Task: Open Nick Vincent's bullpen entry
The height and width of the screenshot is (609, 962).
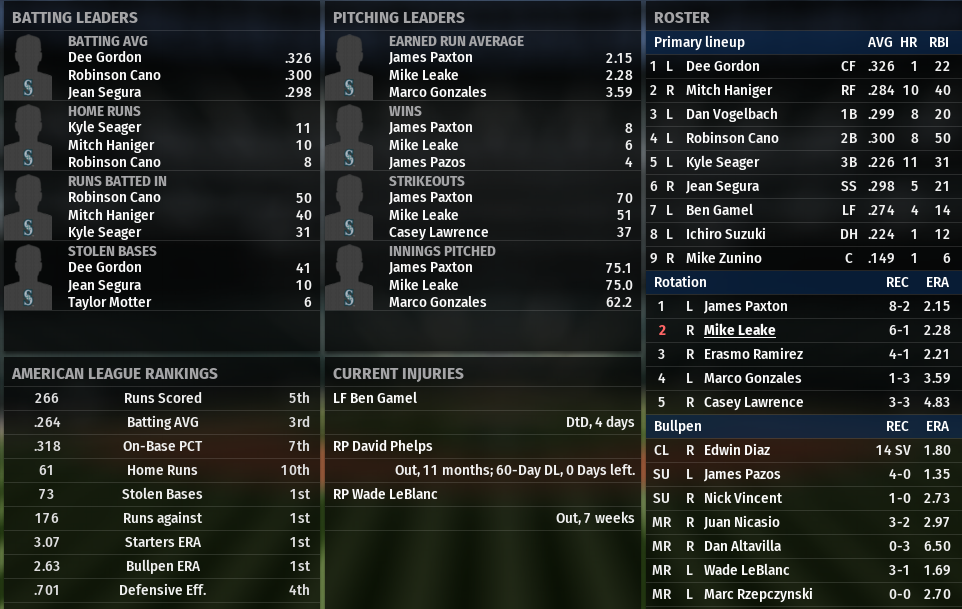Action: pyautogui.click(x=739, y=498)
